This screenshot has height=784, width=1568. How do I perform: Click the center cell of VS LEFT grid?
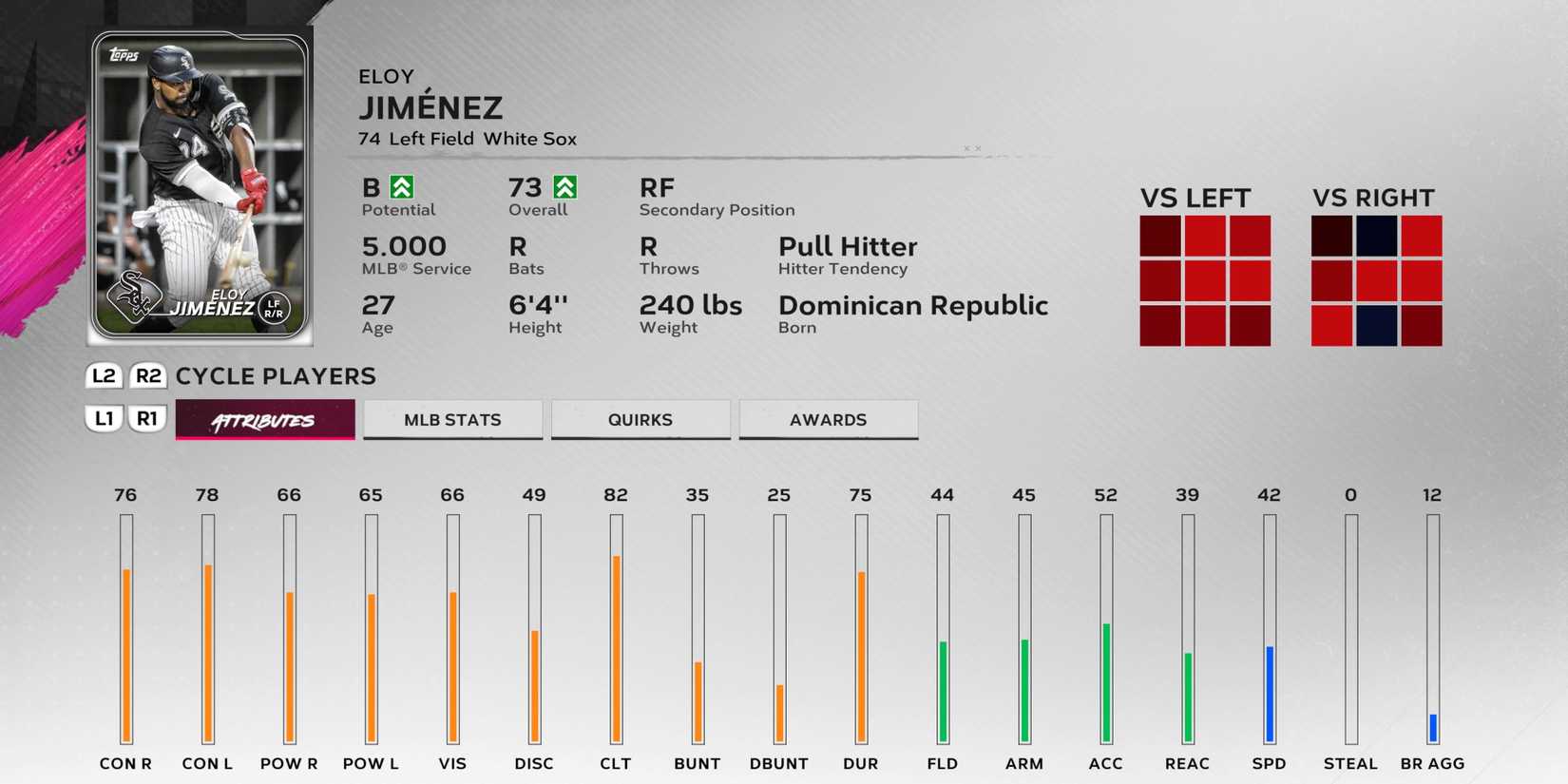(x=1204, y=280)
